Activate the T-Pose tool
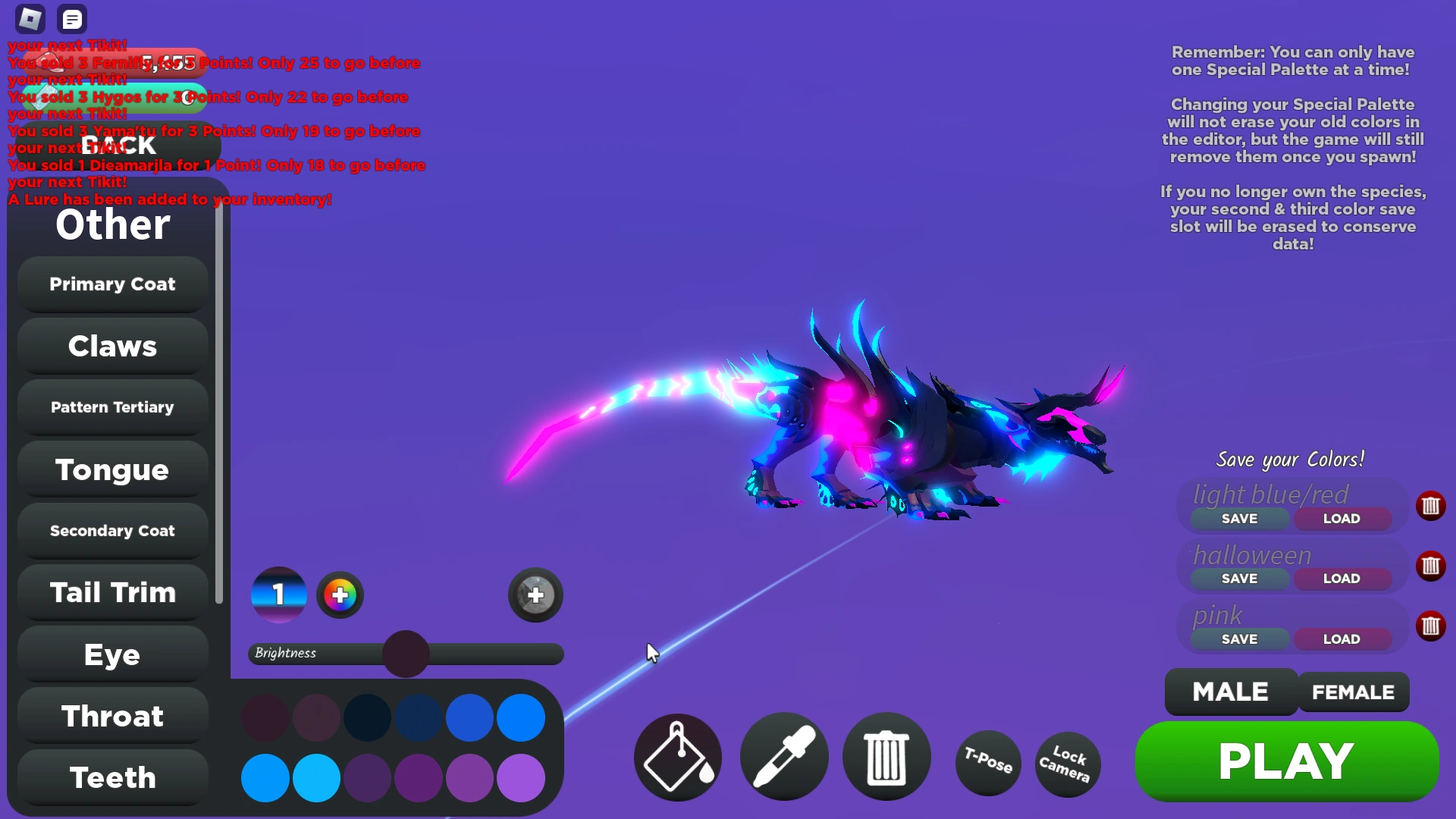The width and height of the screenshot is (1456, 819). pos(988,764)
